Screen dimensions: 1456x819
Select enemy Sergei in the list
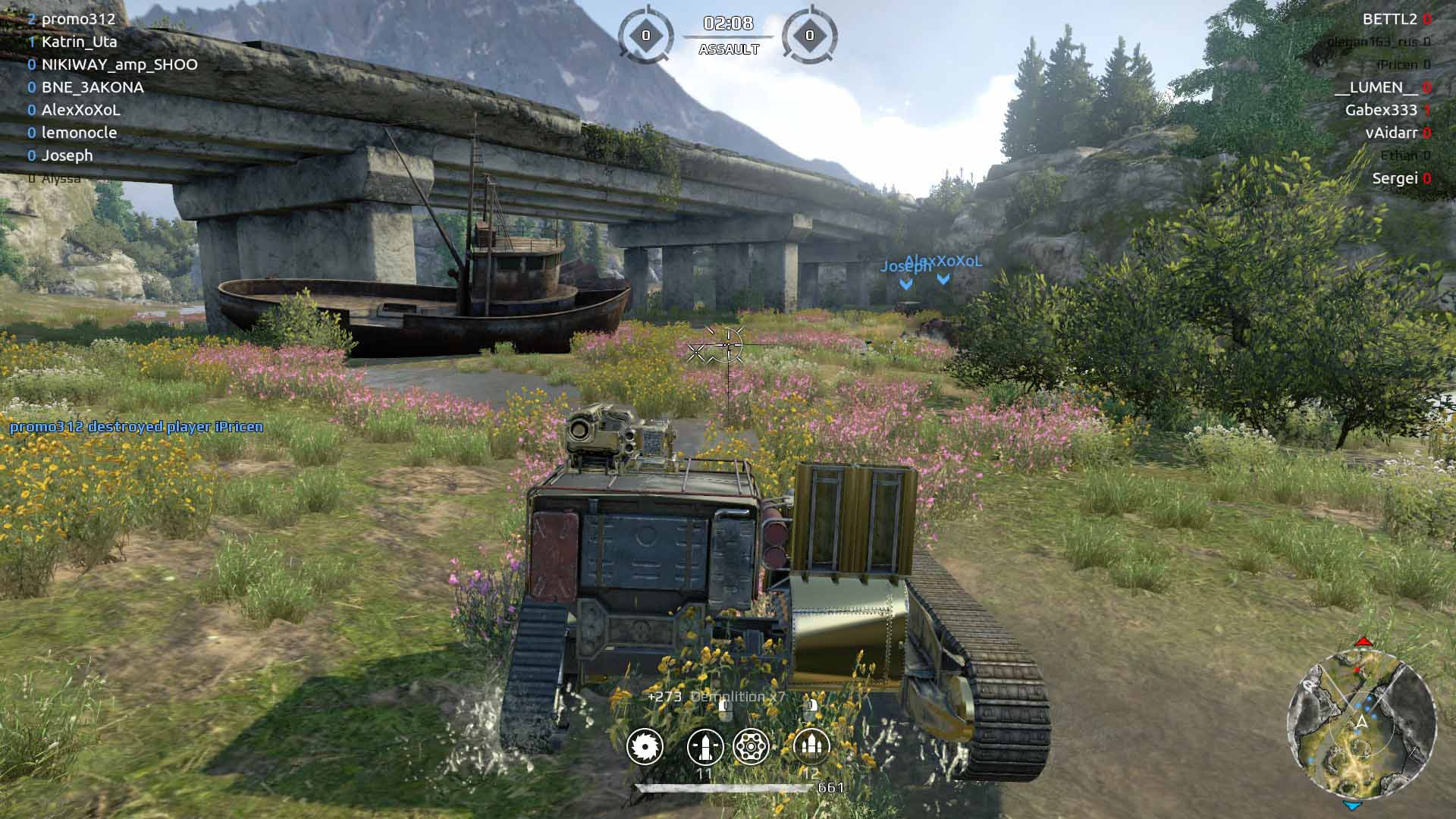[x=1395, y=178]
